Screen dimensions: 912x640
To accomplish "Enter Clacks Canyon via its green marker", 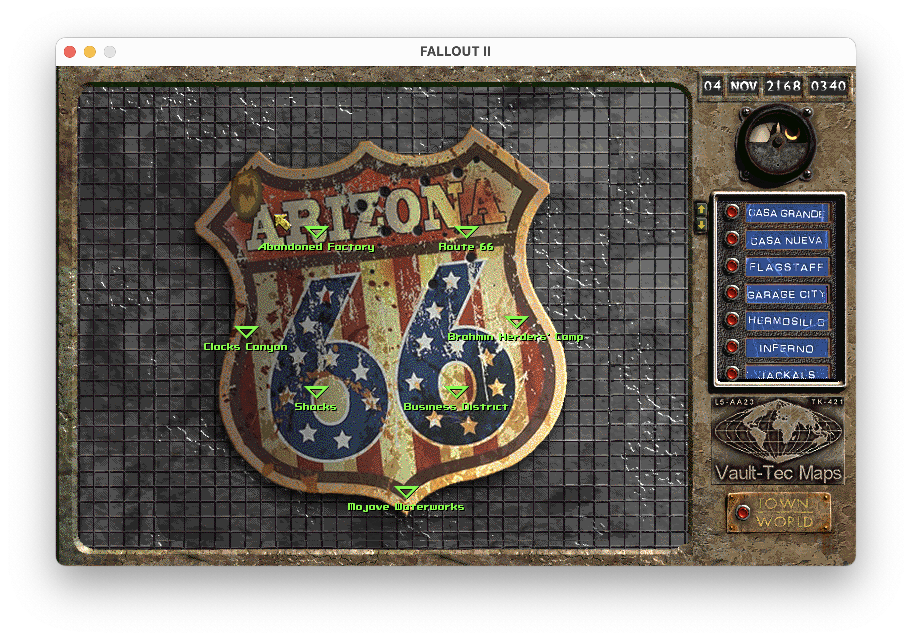I will (246, 332).
